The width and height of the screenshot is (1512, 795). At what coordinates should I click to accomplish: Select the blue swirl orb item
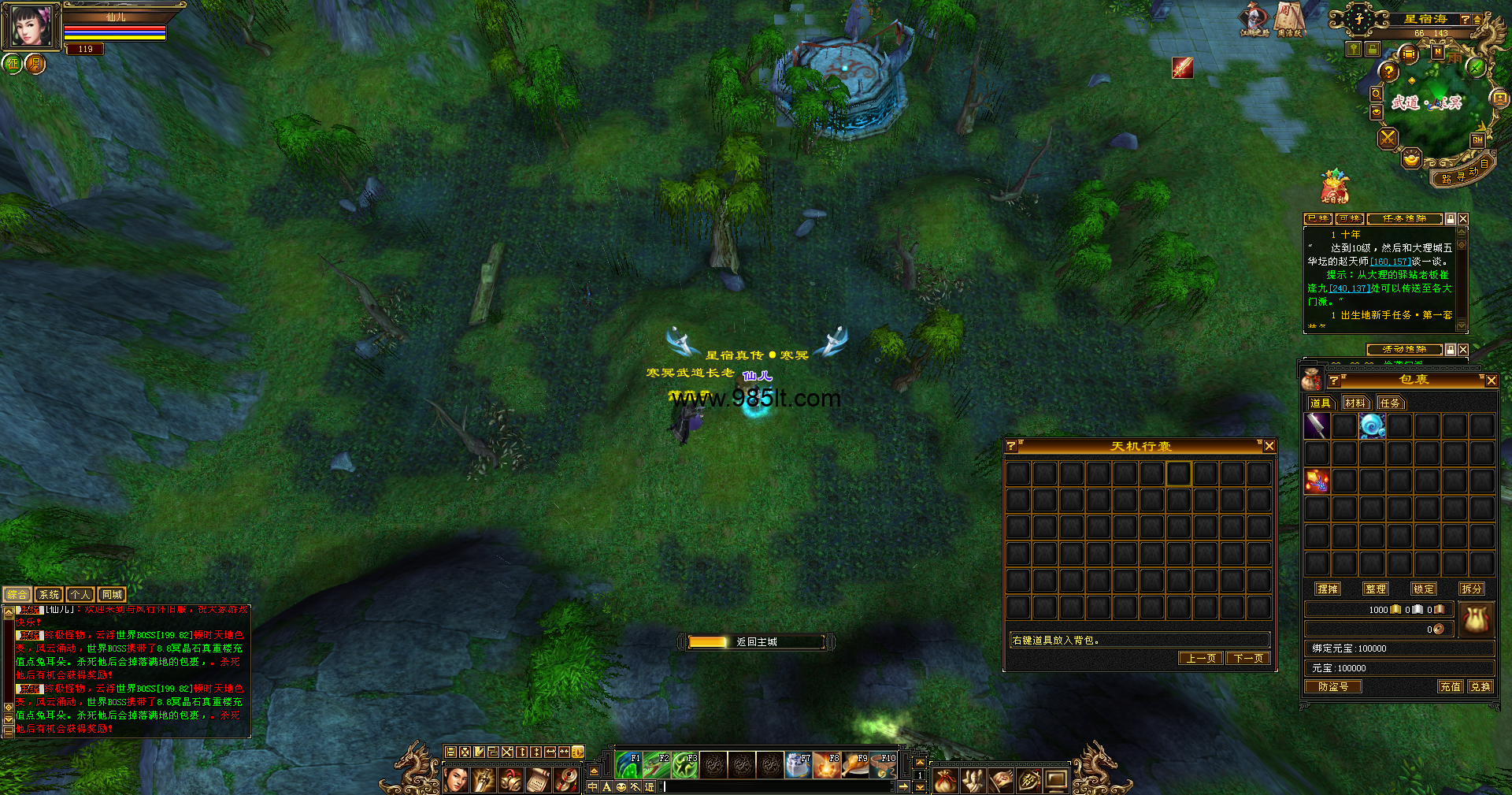click(x=1372, y=426)
